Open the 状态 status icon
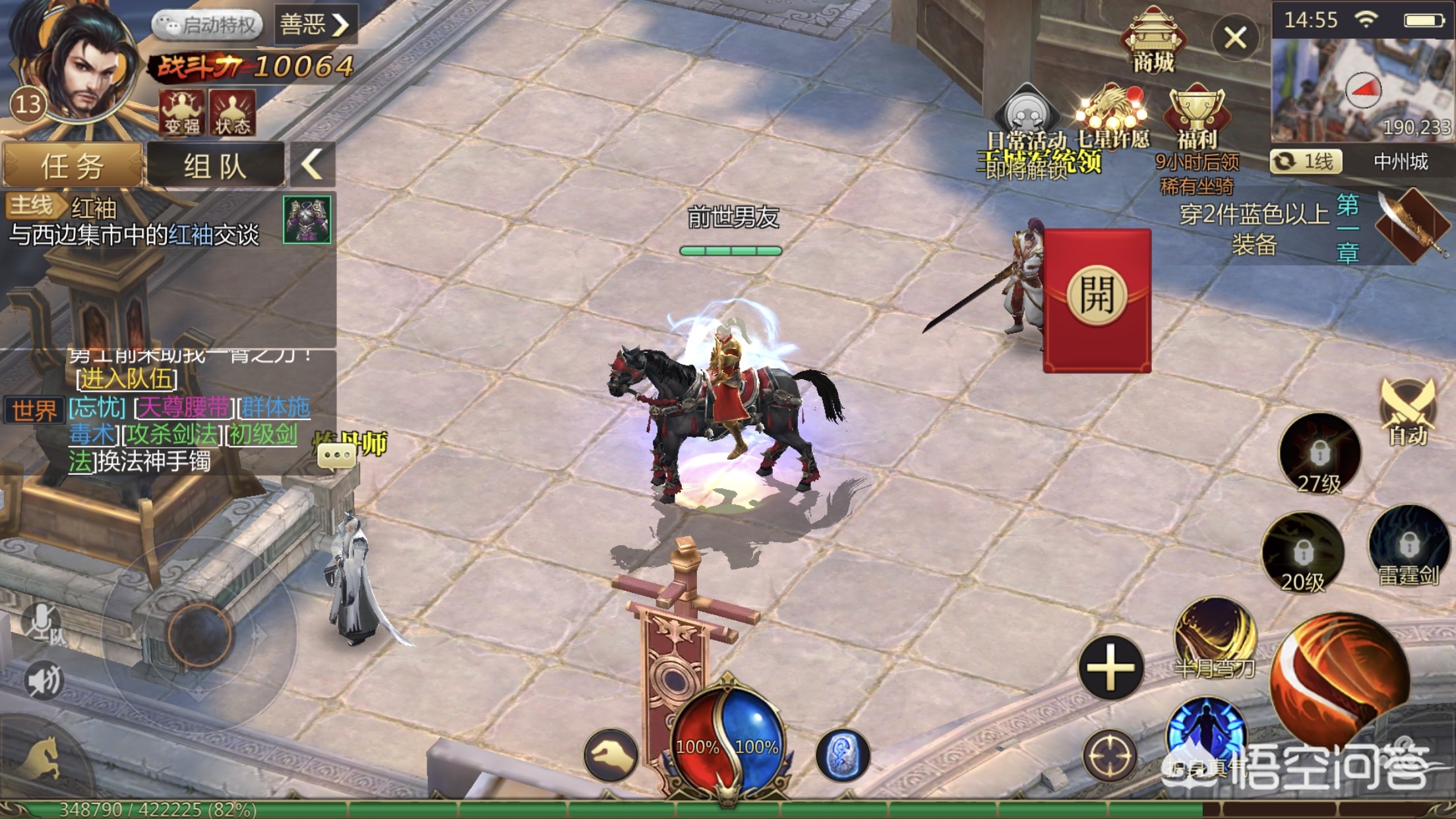Image resolution: width=1456 pixels, height=819 pixels. pos(232,112)
